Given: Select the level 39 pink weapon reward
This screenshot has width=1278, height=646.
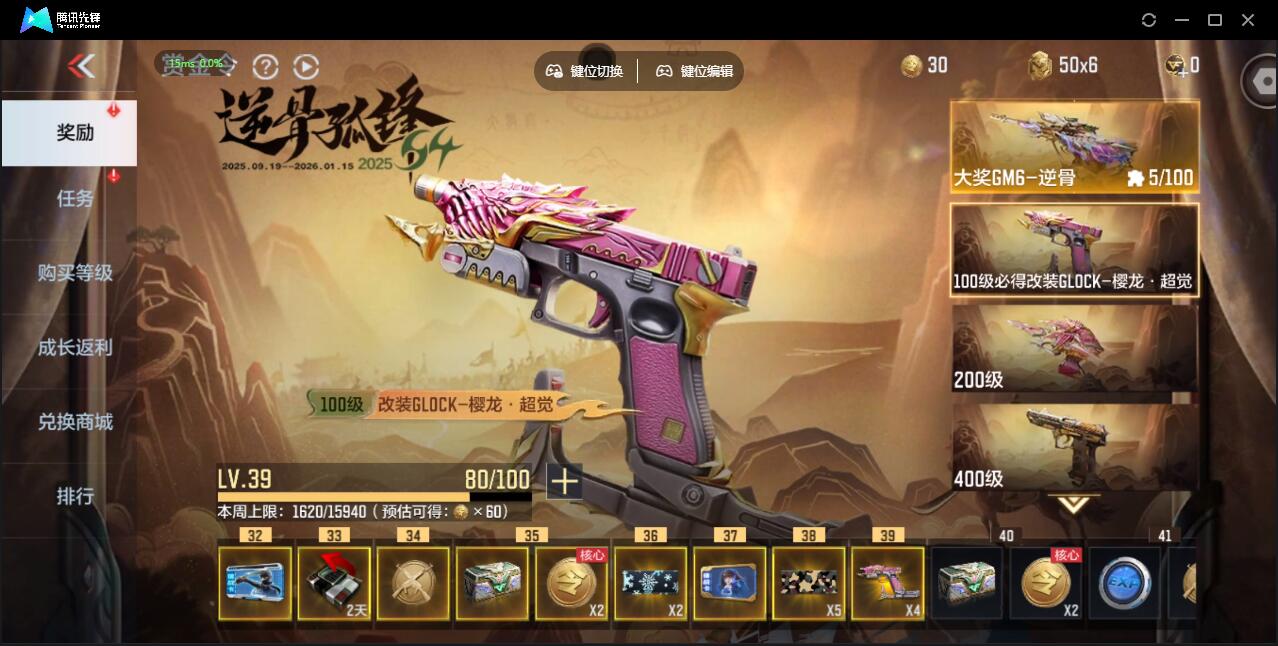Looking at the screenshot, I should point(887,582).
